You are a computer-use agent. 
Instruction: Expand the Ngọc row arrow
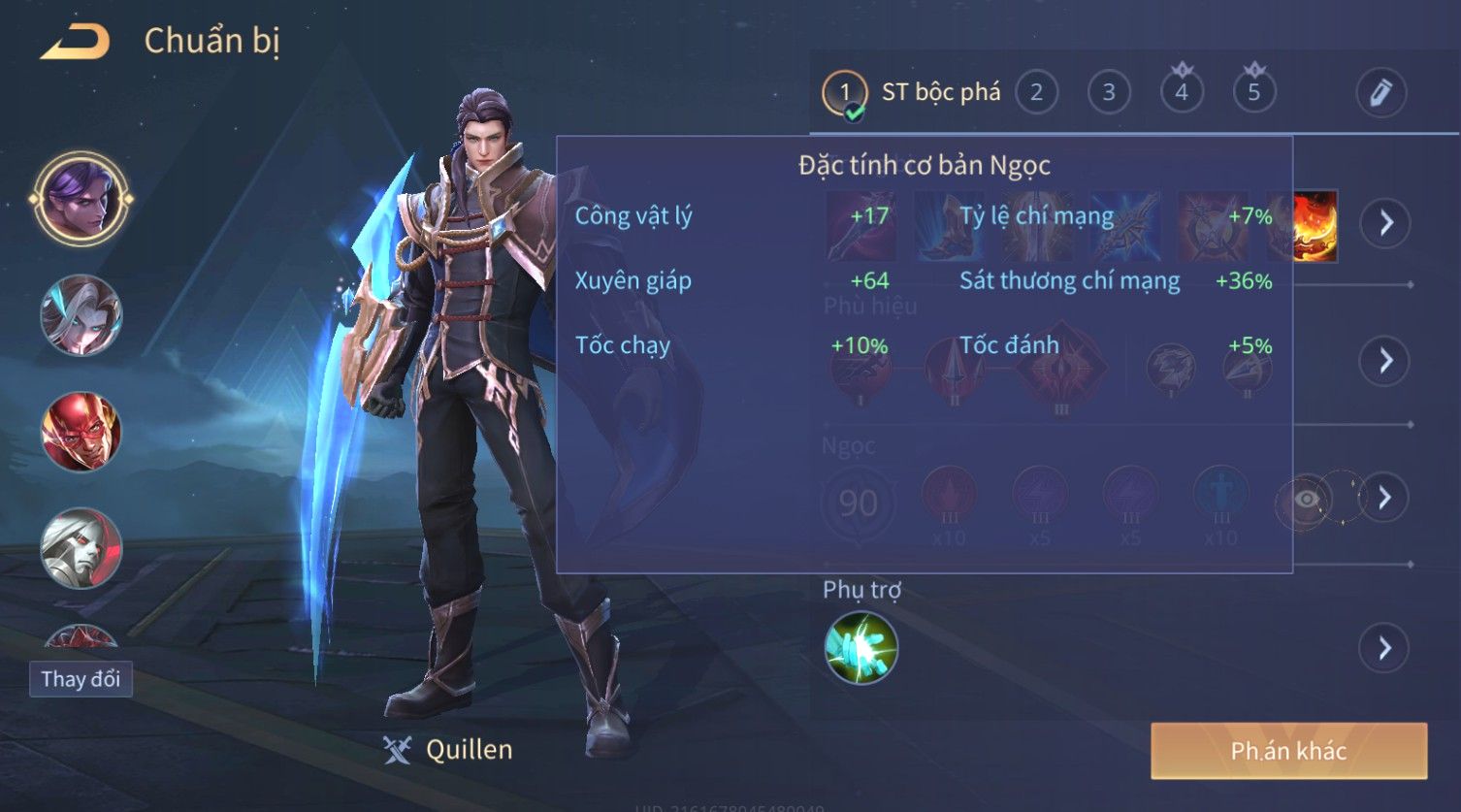click(1384, 498)
